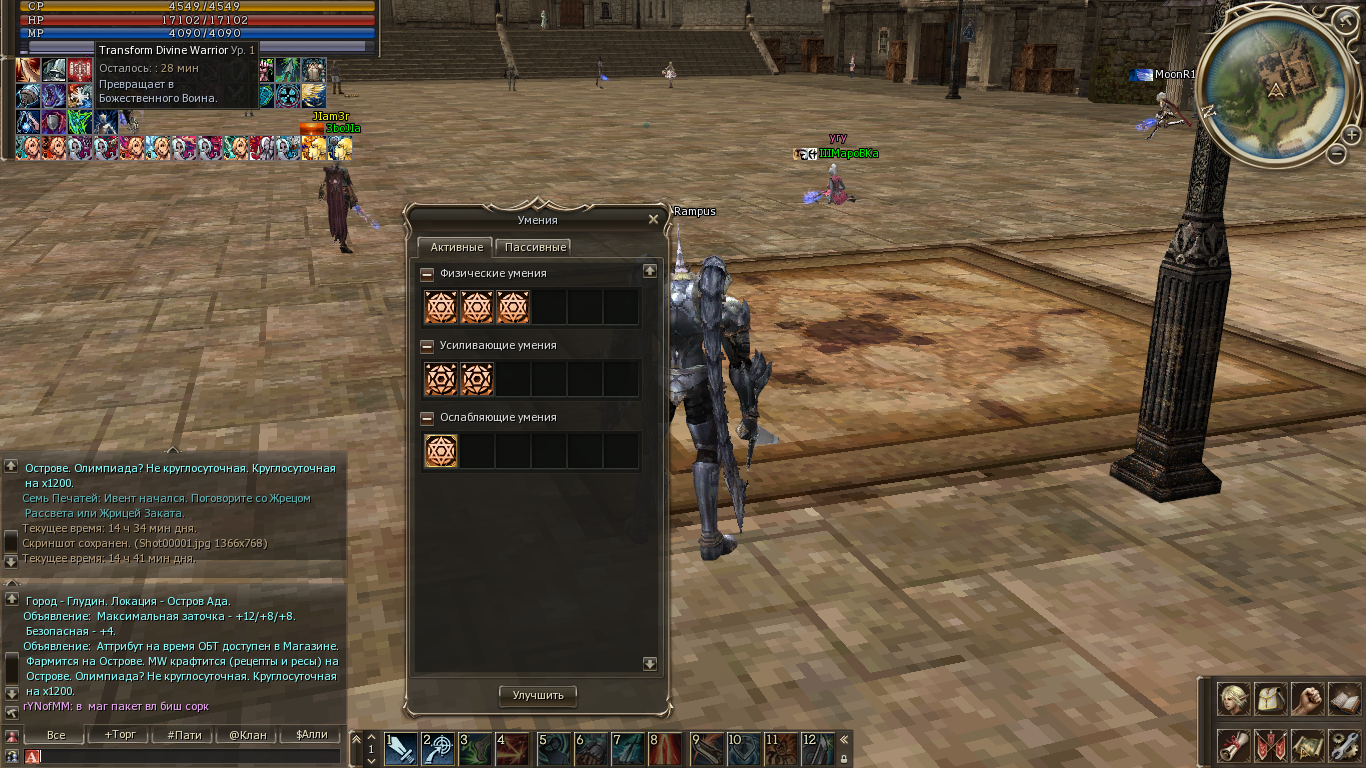Collapse the Физические умения section

pyautogui.click(x=427, y=274)
